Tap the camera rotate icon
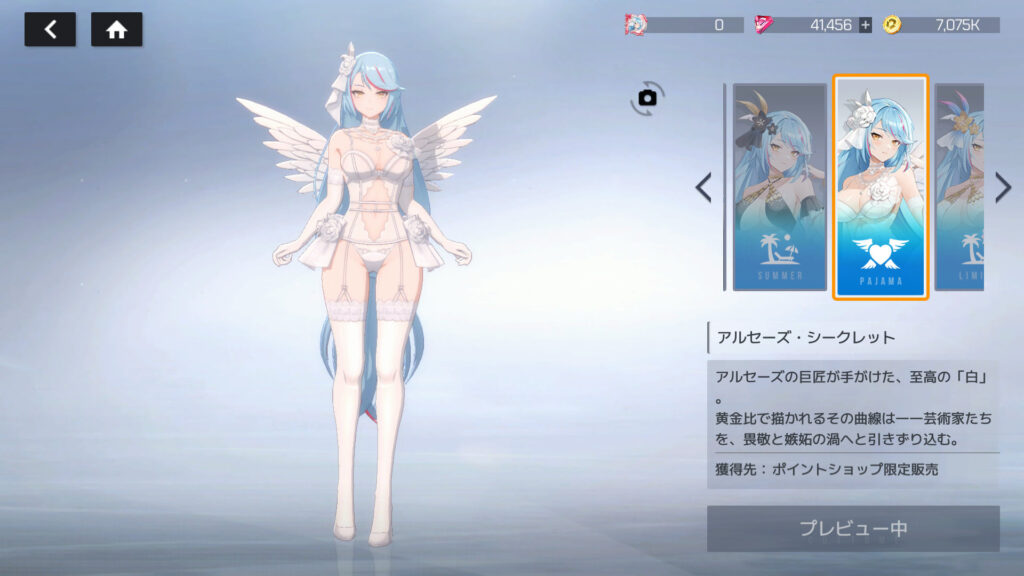 647,97
